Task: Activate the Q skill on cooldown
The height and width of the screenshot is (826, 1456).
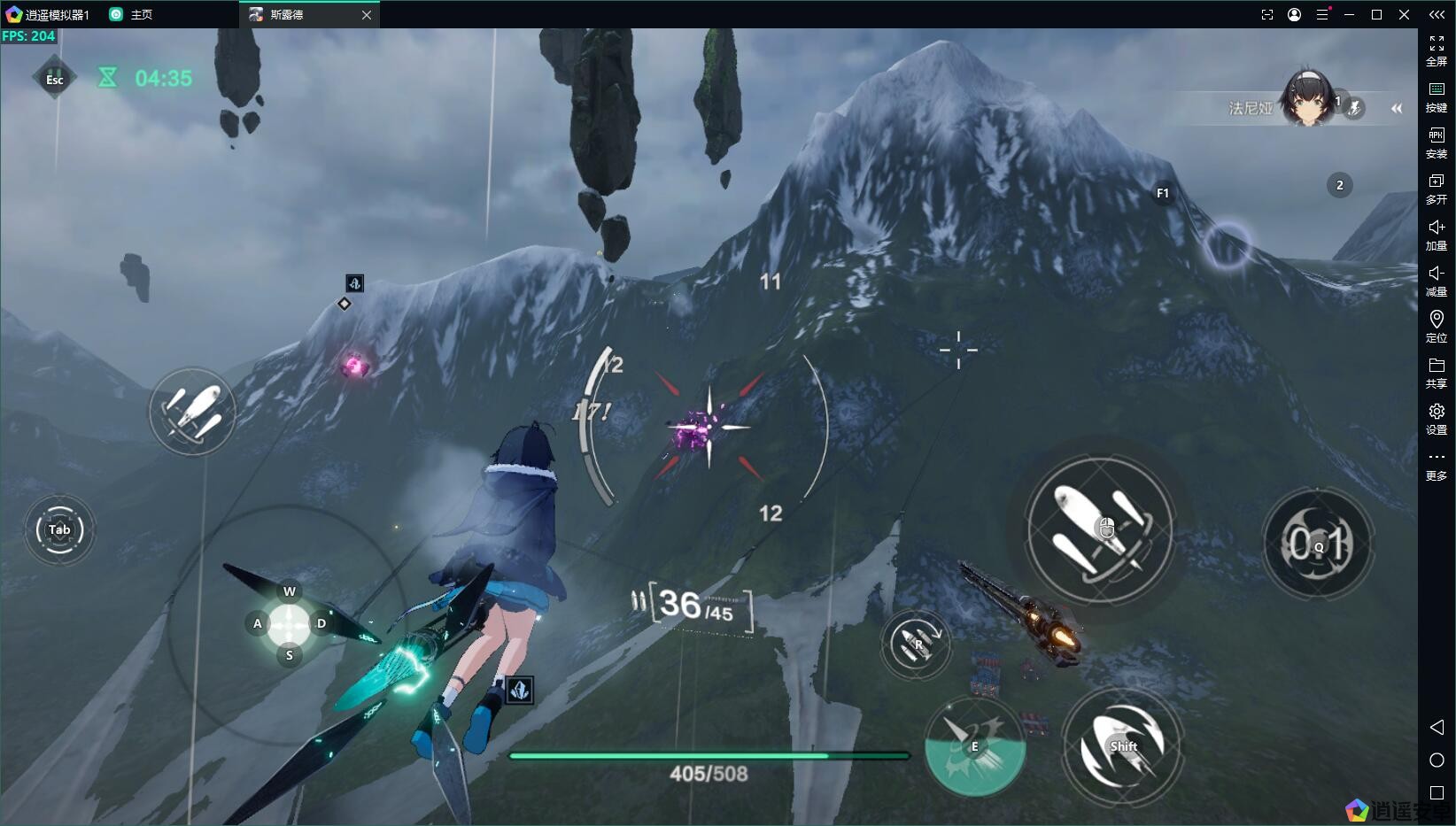Action: coord(1318,544)
